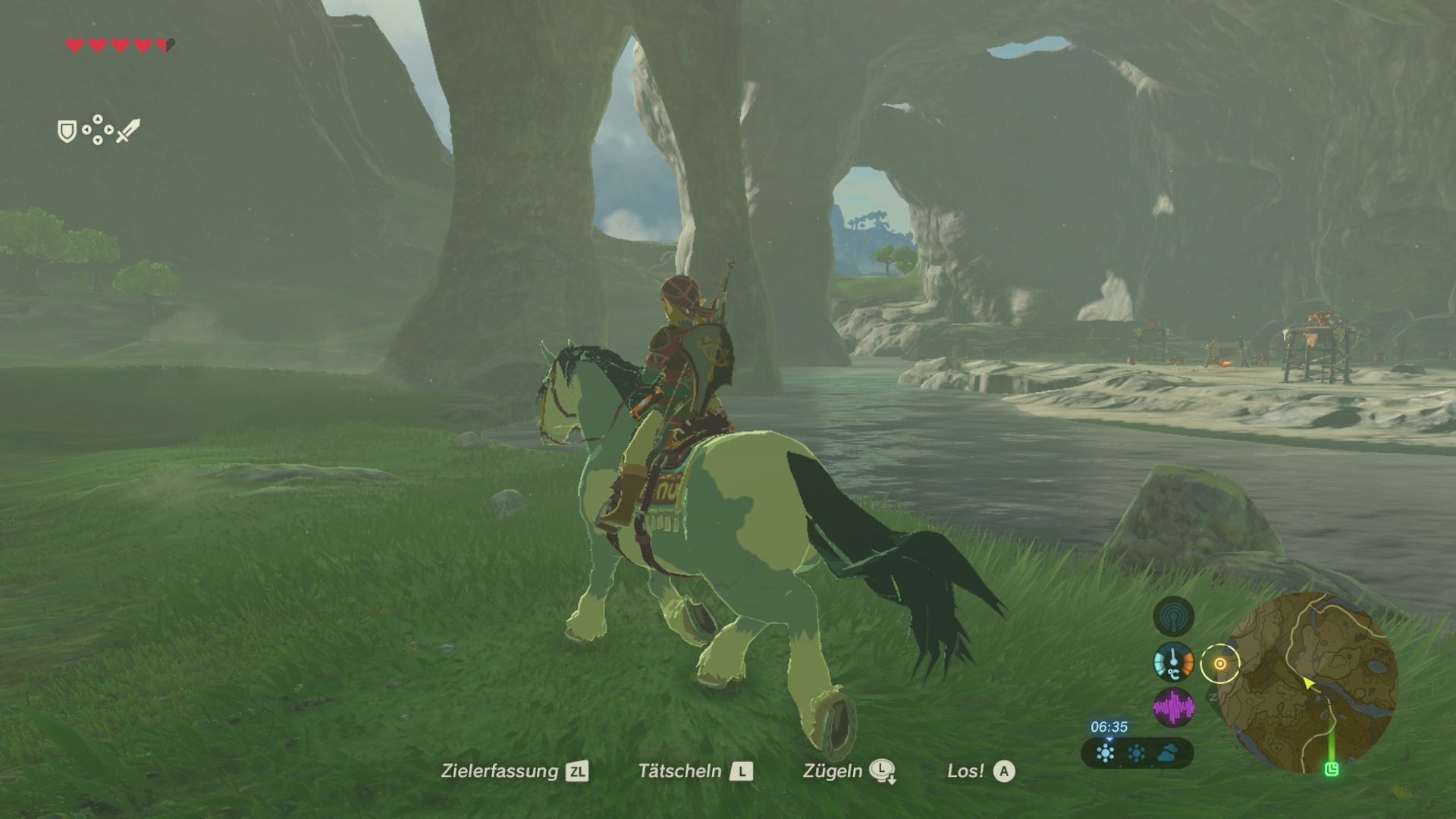Select the Sheikah sensor icon above the minimap

click(1175, 617)
